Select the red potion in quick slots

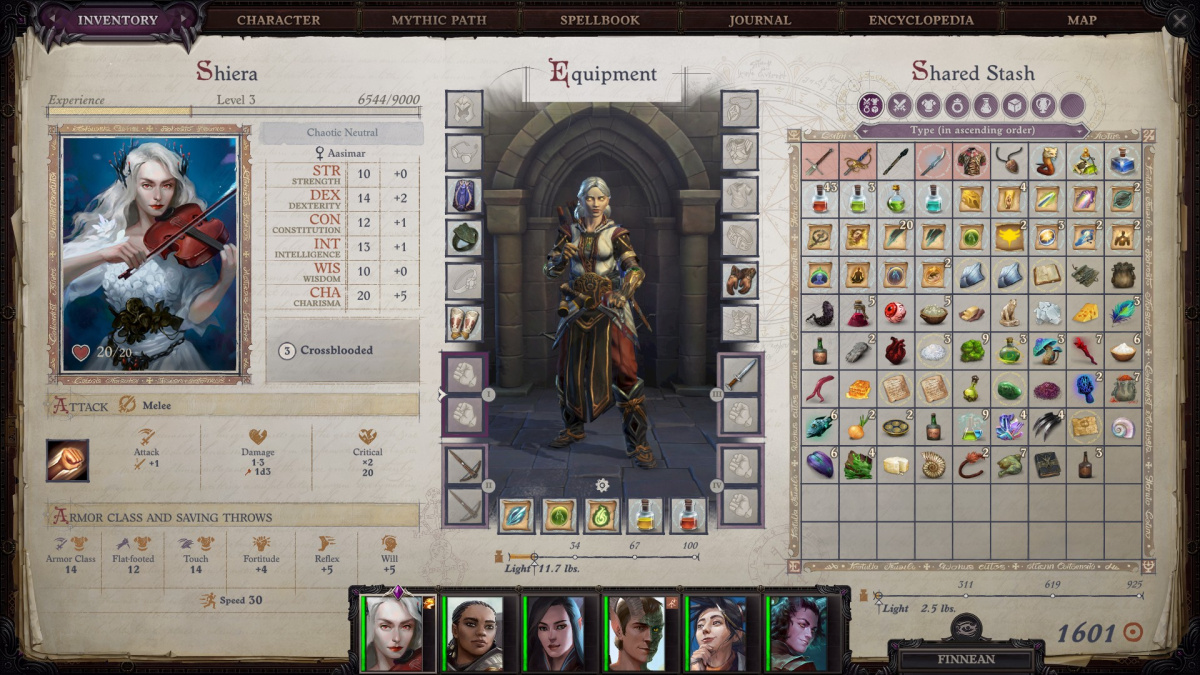689,515
